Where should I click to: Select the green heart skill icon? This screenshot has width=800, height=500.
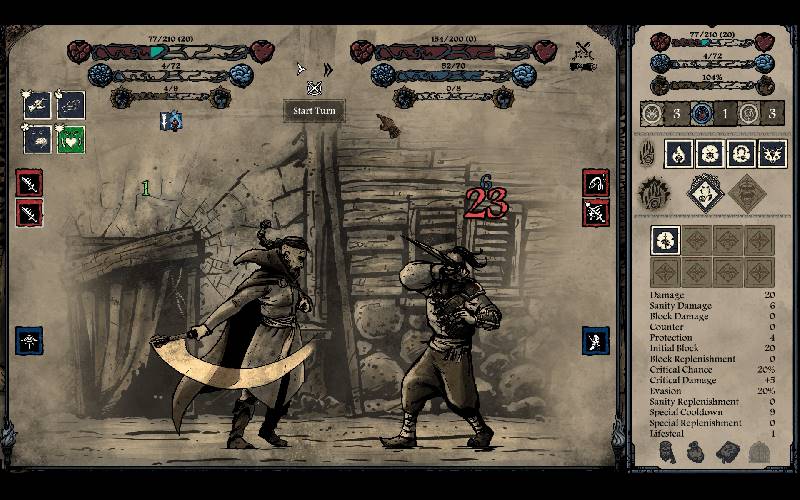pyautogui.click(x=70, y=139)
